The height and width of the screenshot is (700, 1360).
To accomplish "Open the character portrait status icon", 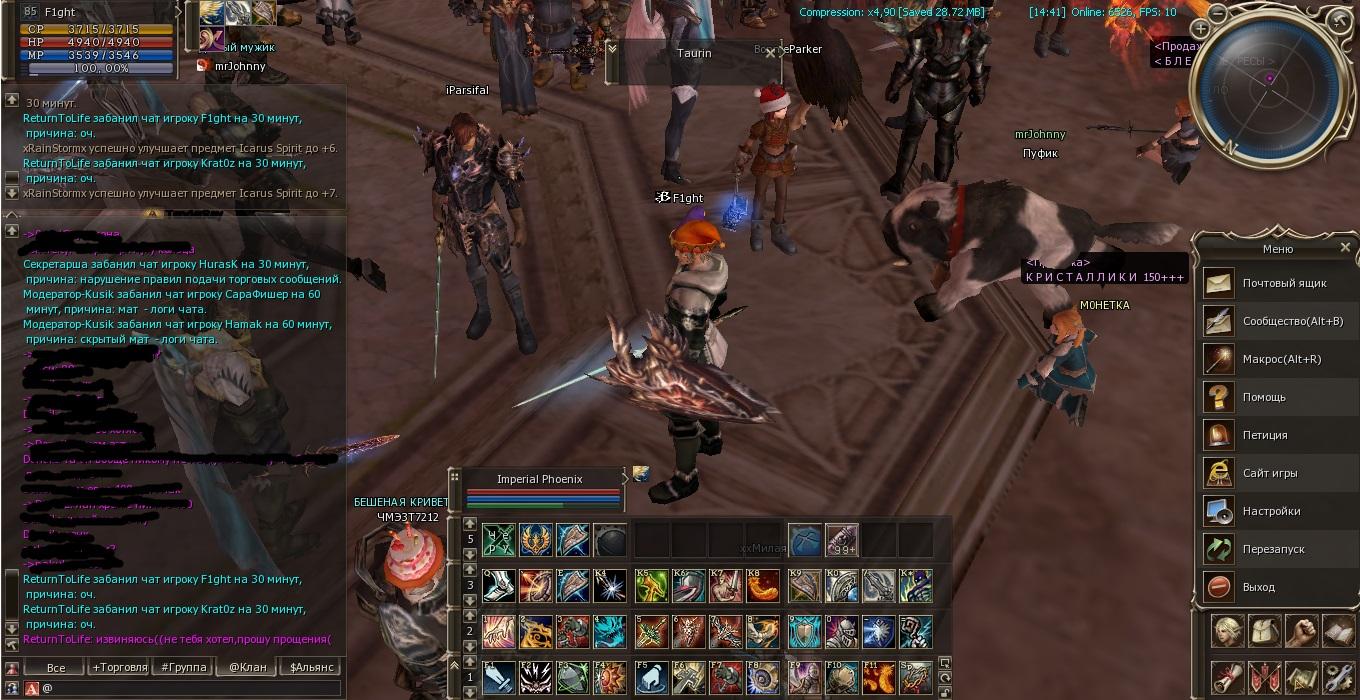I will click(1228, 632).
